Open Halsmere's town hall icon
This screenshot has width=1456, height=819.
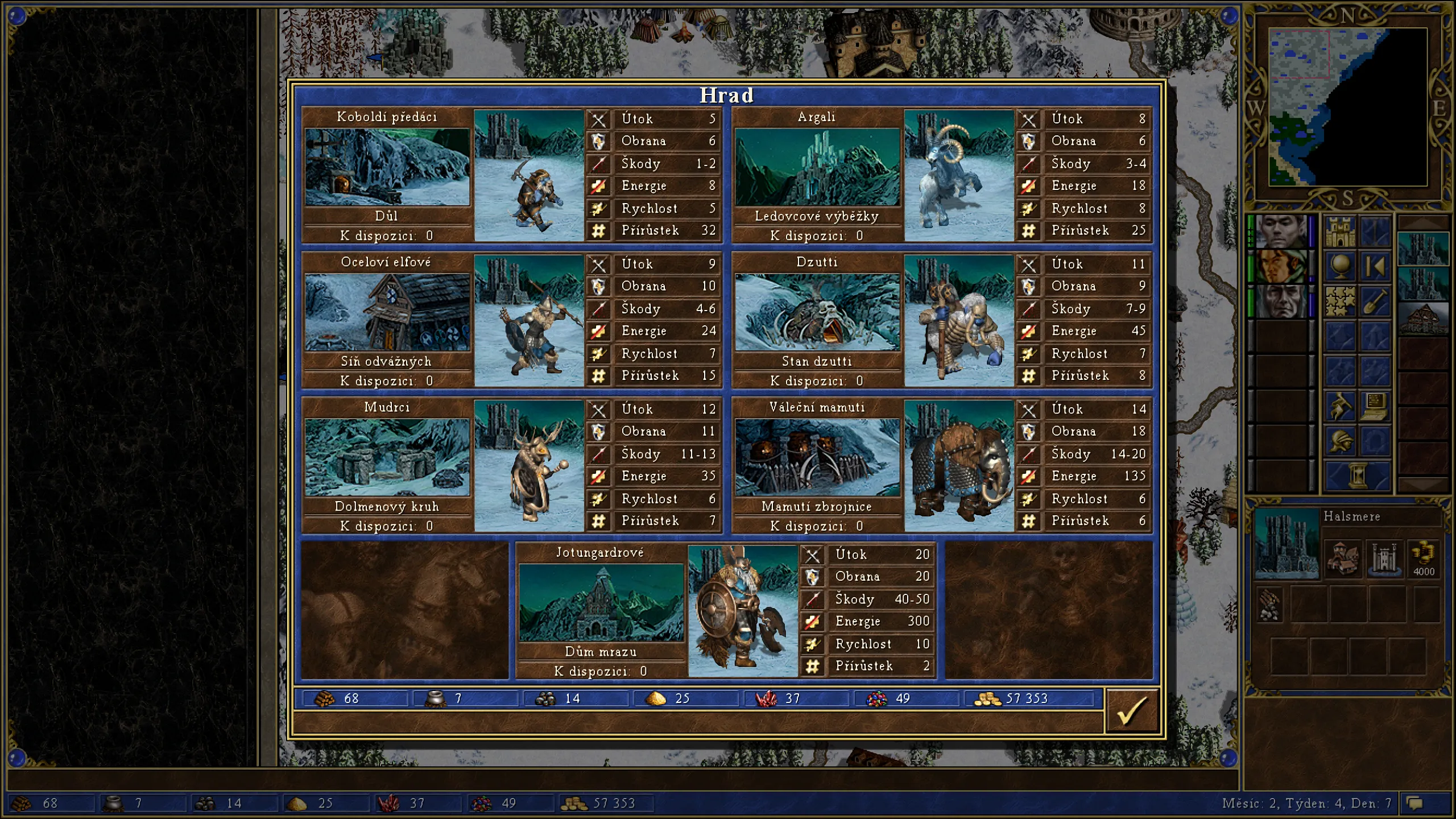pyautogui.click(x=1343, y=559)
